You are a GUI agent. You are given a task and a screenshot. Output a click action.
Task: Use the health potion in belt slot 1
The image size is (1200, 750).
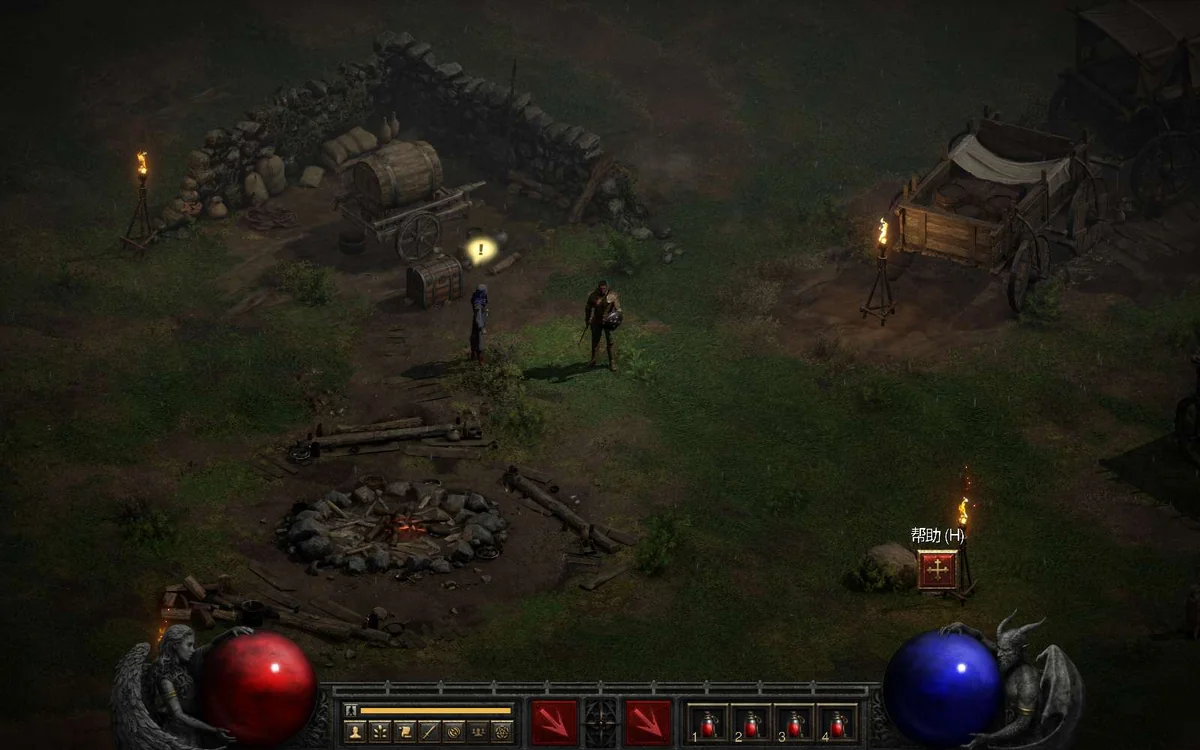(x=709, y=723)
